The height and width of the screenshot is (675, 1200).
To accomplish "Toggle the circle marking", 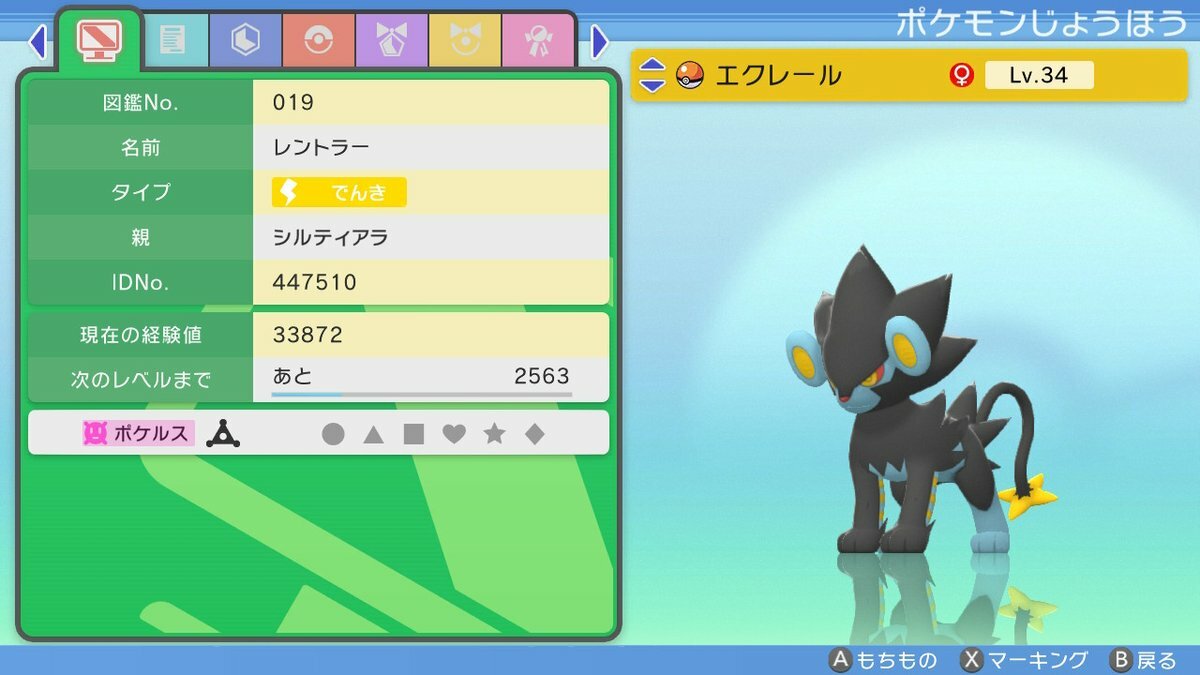I will 333,434.
